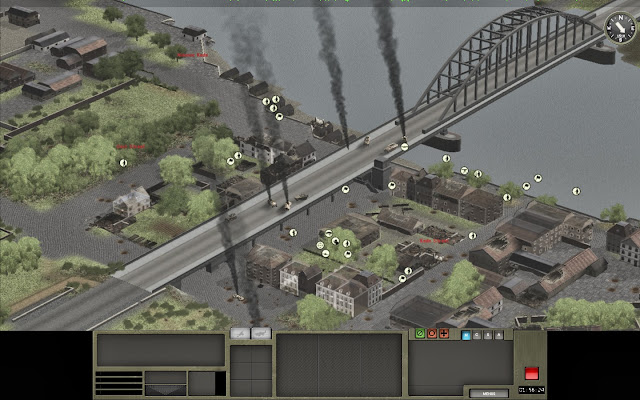Switch to the M movement commands tab
The image size is (640, 400).
tap(467, 334)
